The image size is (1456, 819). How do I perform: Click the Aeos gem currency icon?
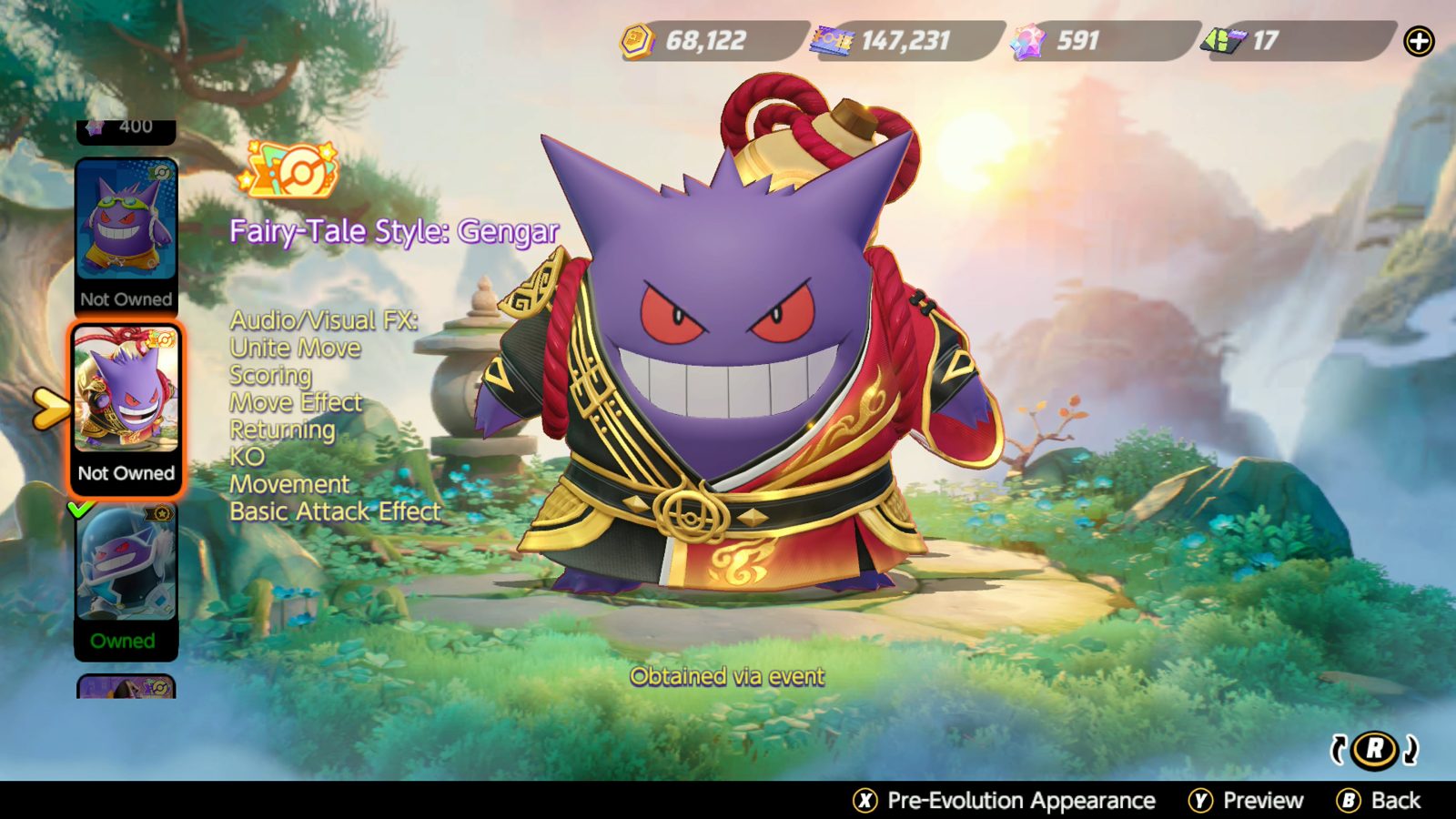click(1029, 38)
